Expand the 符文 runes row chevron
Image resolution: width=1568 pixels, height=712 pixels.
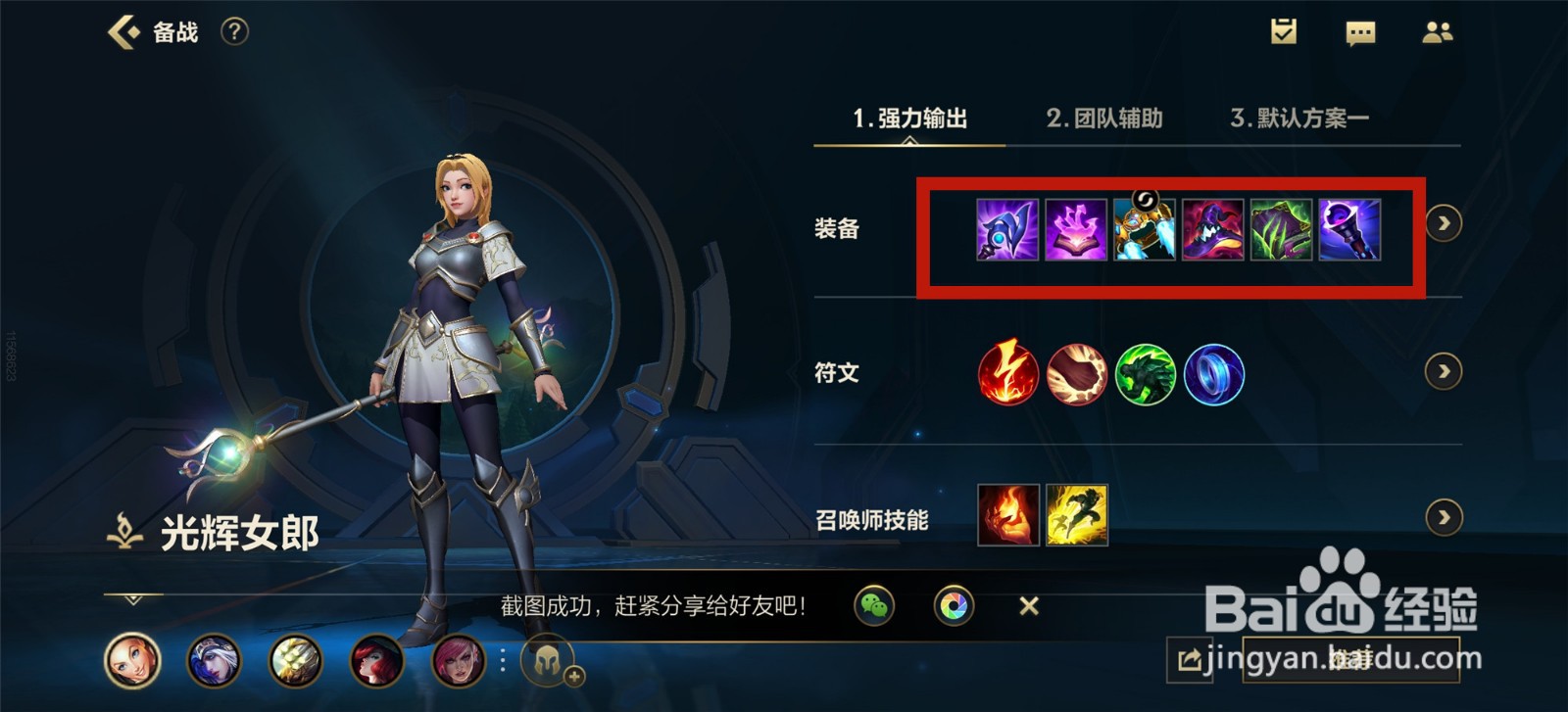click(1444, 372)
